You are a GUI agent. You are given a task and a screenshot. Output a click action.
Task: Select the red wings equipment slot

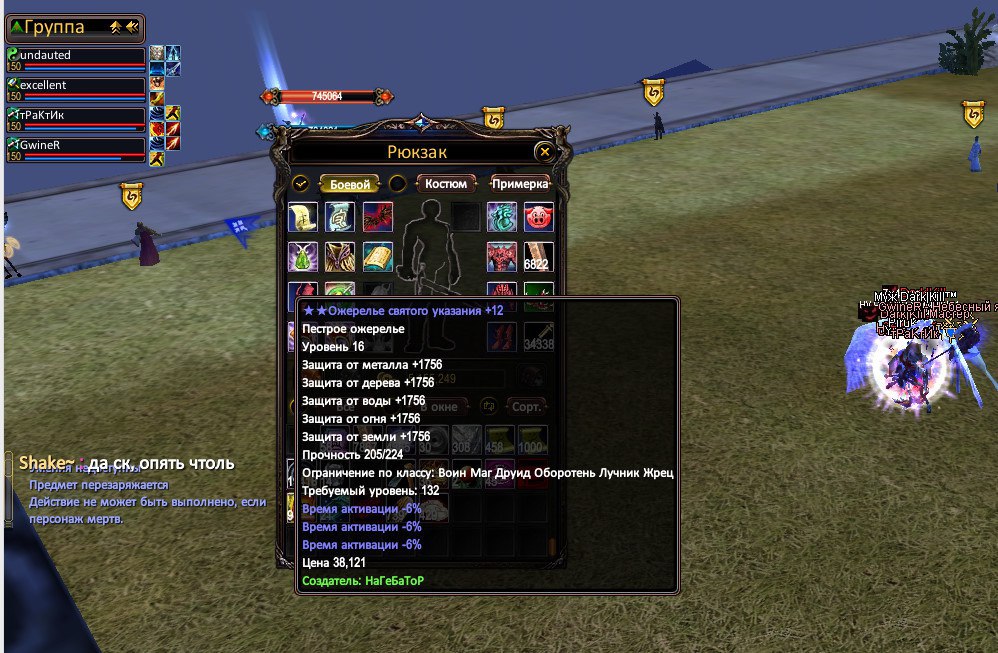pos(378,217)
